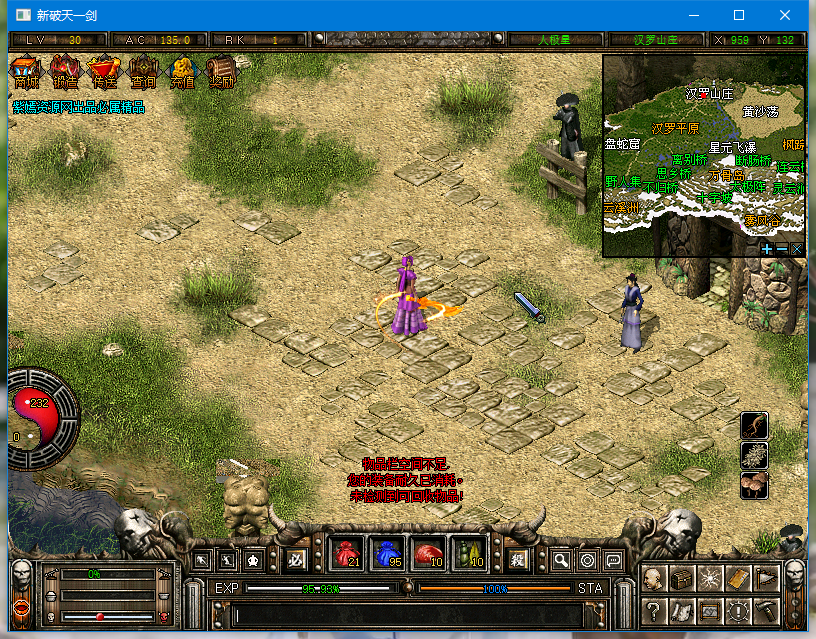This screenshot has height=639, width=816.
Task: Claim rewards via the 奖励 icon
Action: 222,72
